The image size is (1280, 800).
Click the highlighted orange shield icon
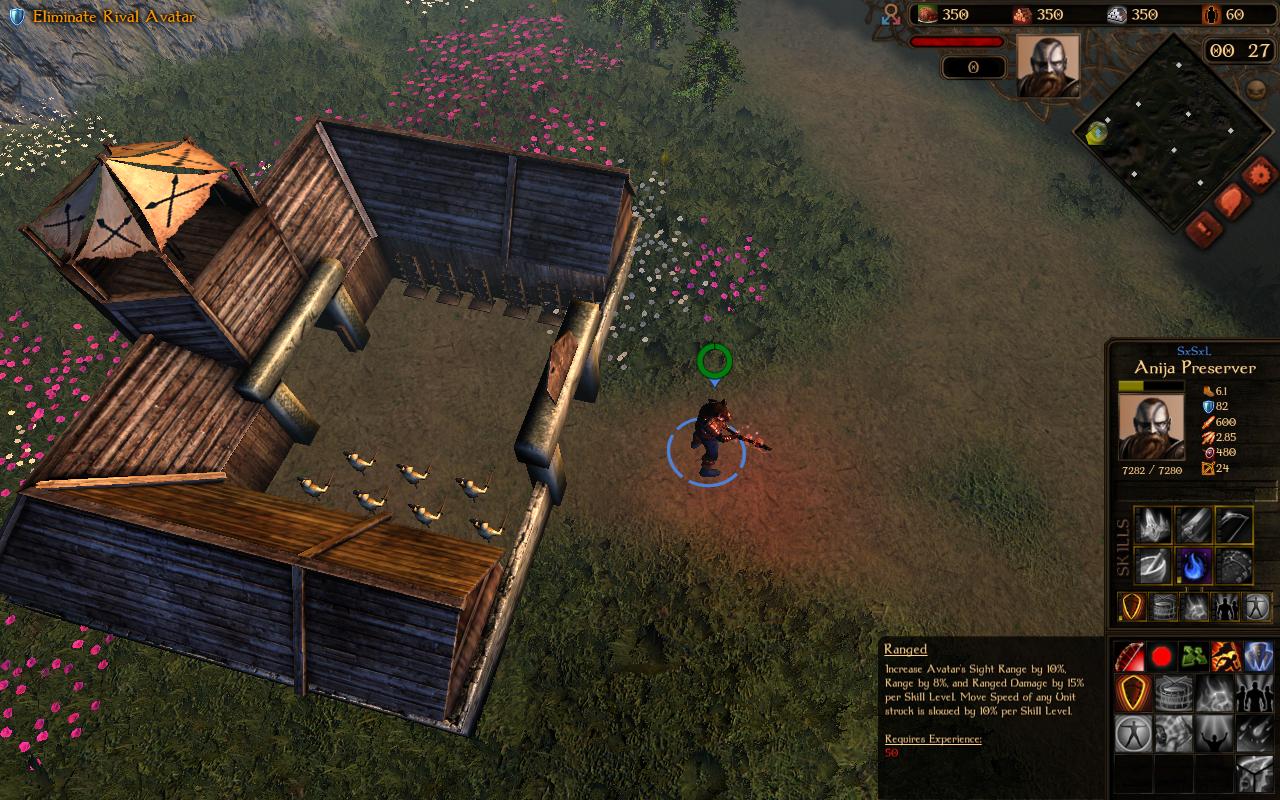[1132, 693]
